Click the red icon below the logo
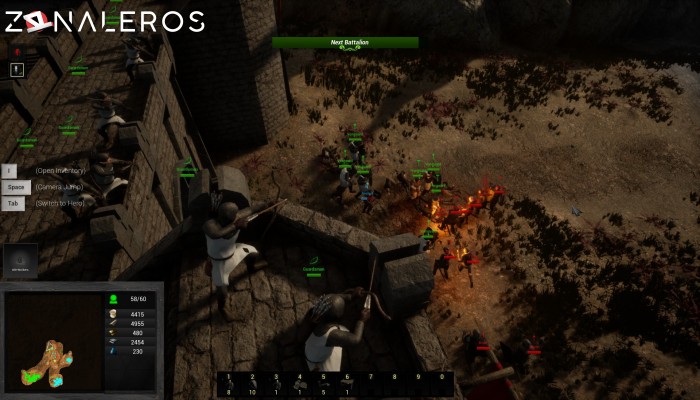700x400 pixels. point(18,50)
